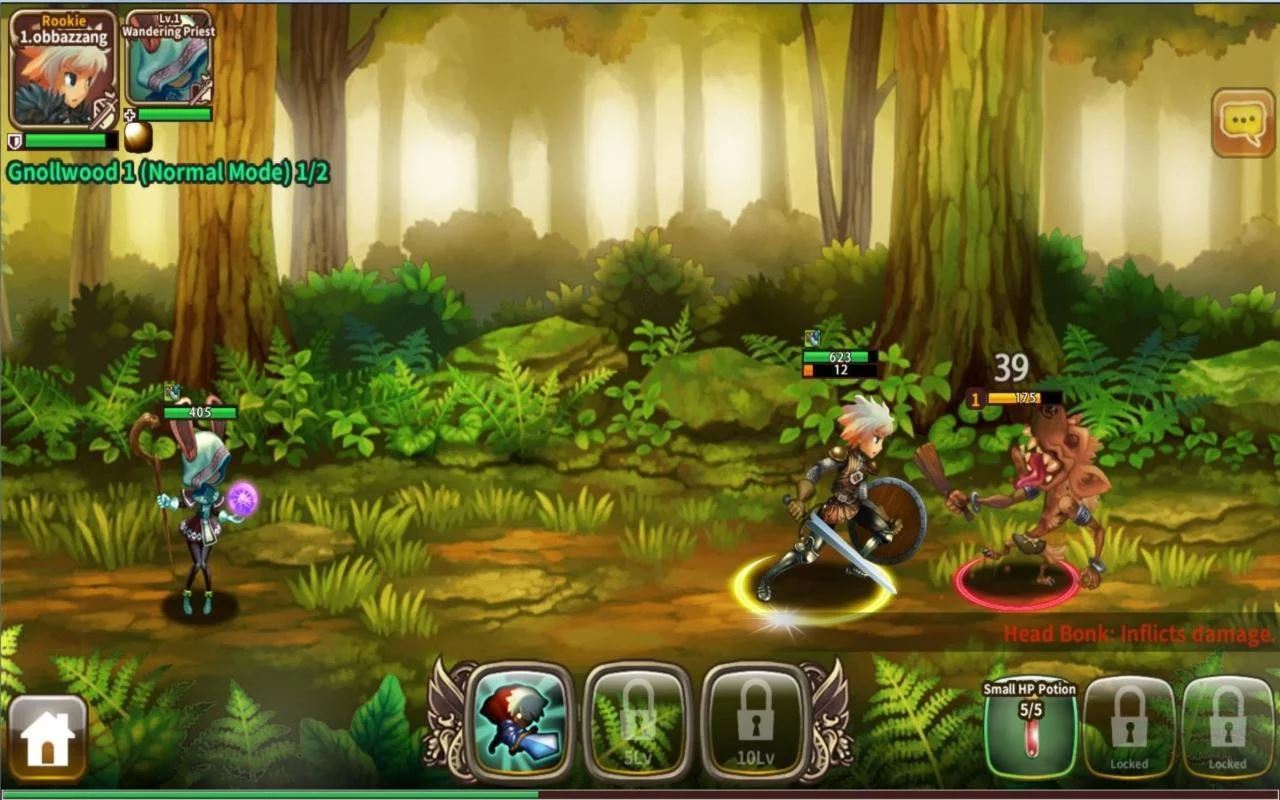
Task: Target the rabbit mage enemy
Action: point(200,500)
